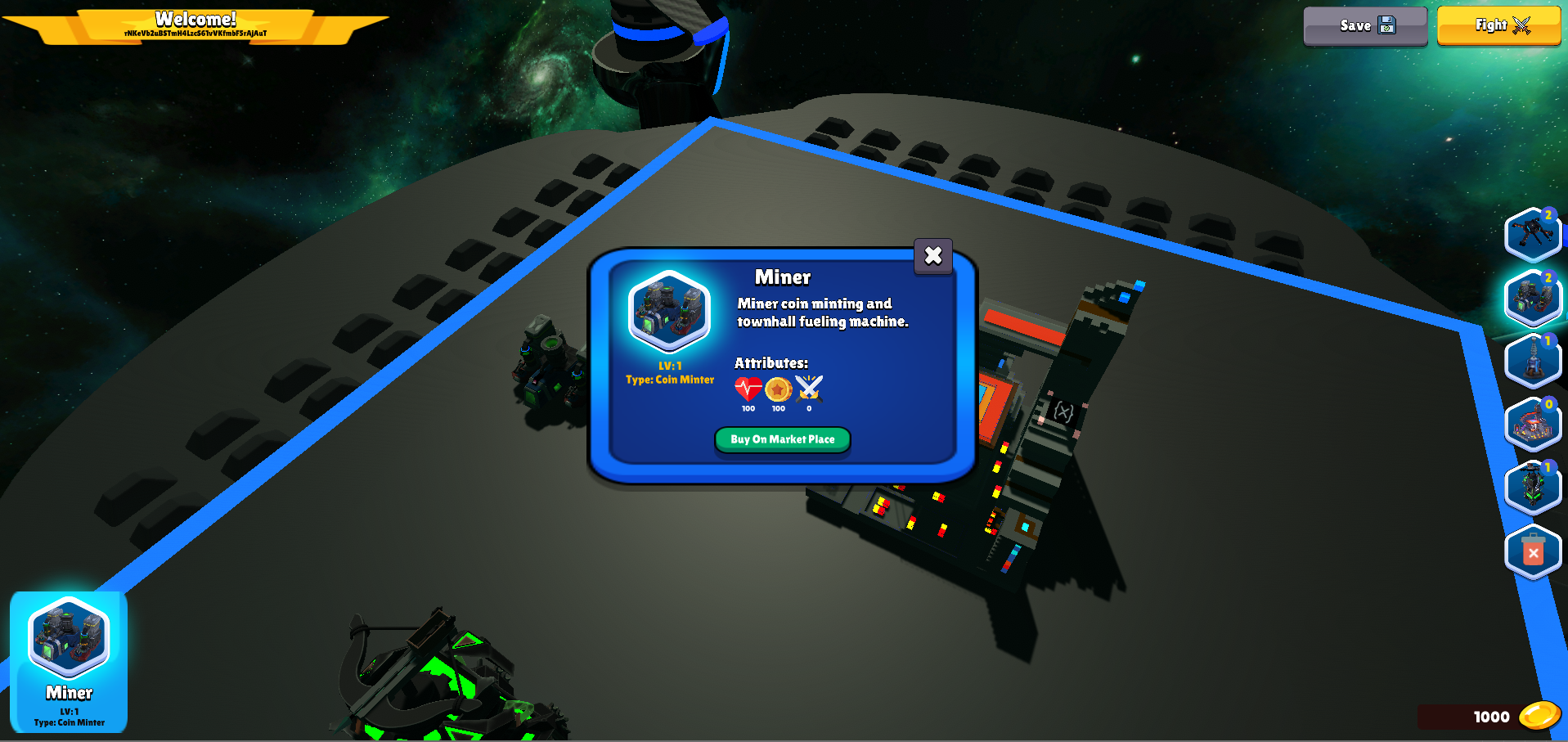Start a battle with the Fight button
The width and height of the screenshot is (1568, 742).
tap(1498, 26)
